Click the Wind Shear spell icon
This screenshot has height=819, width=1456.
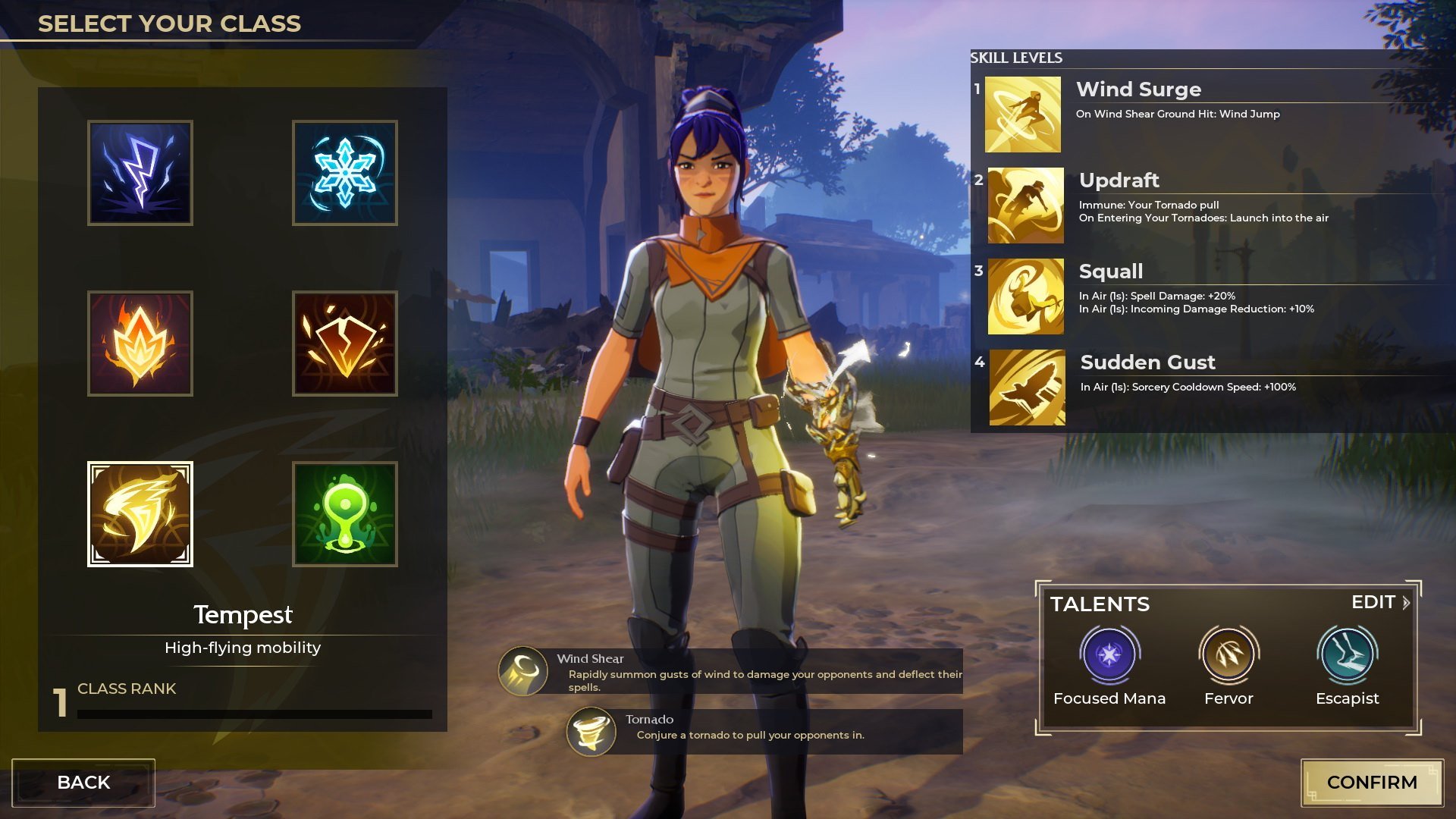[x=523, y=671]
